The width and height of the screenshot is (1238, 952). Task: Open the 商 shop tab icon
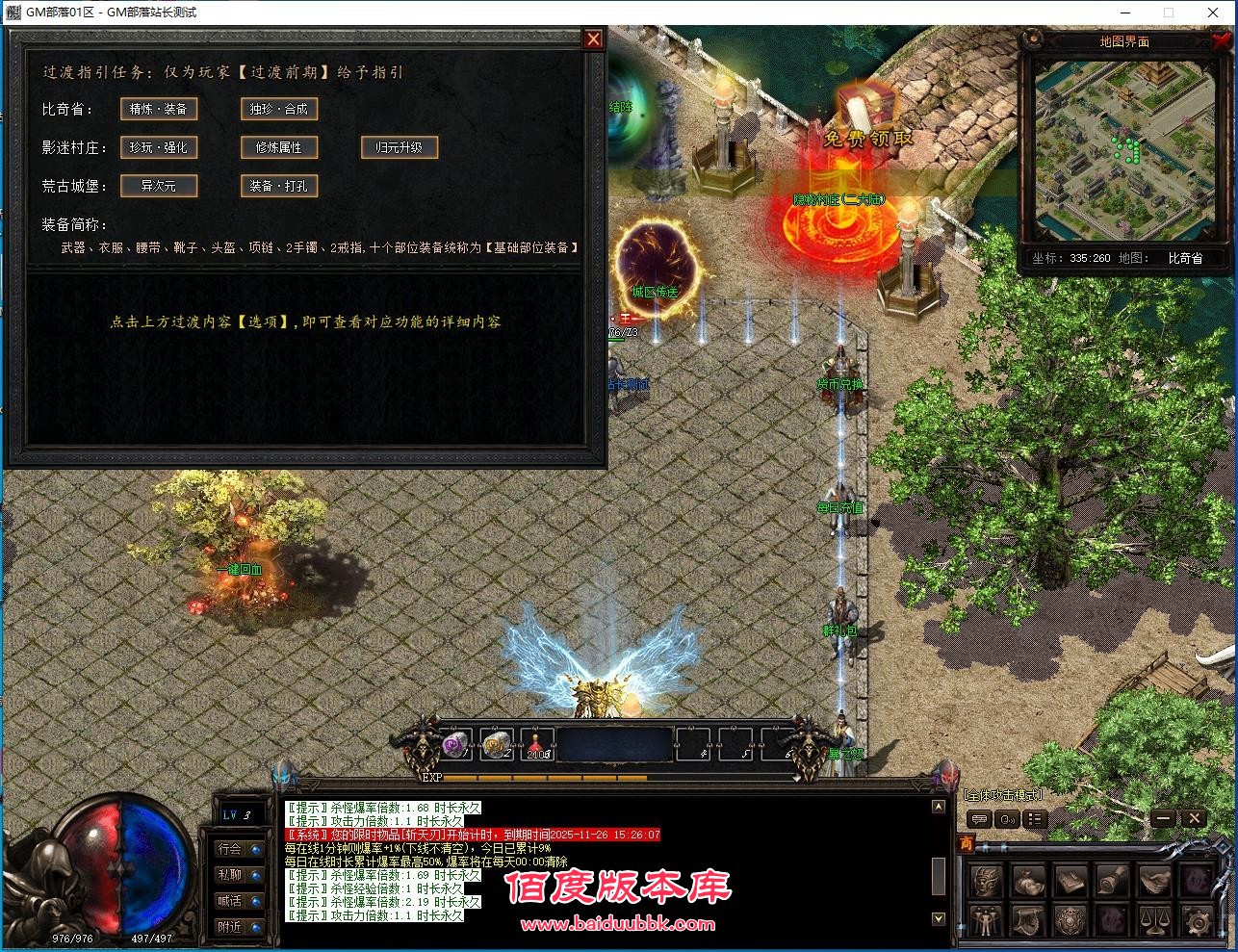click(967, 842)
